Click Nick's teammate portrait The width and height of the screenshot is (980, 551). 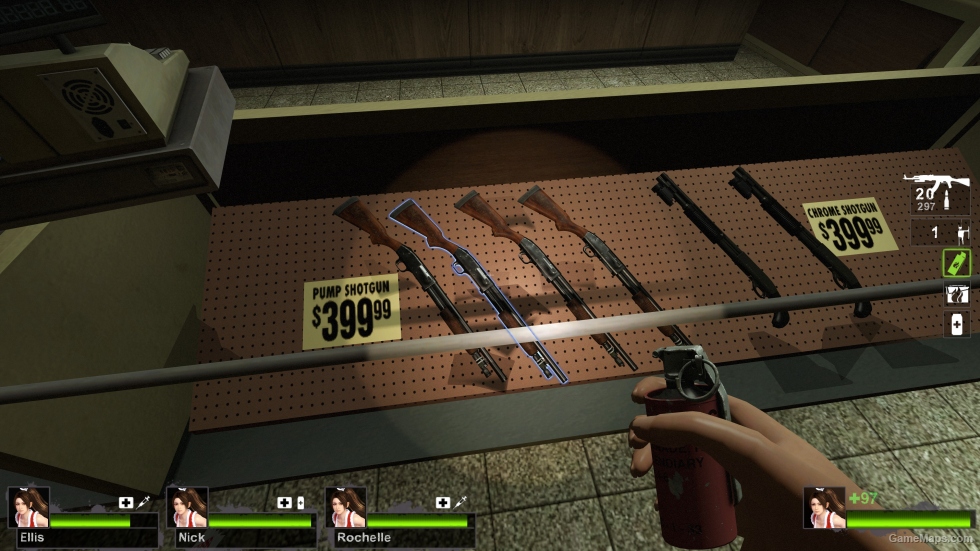coord(187,507)
